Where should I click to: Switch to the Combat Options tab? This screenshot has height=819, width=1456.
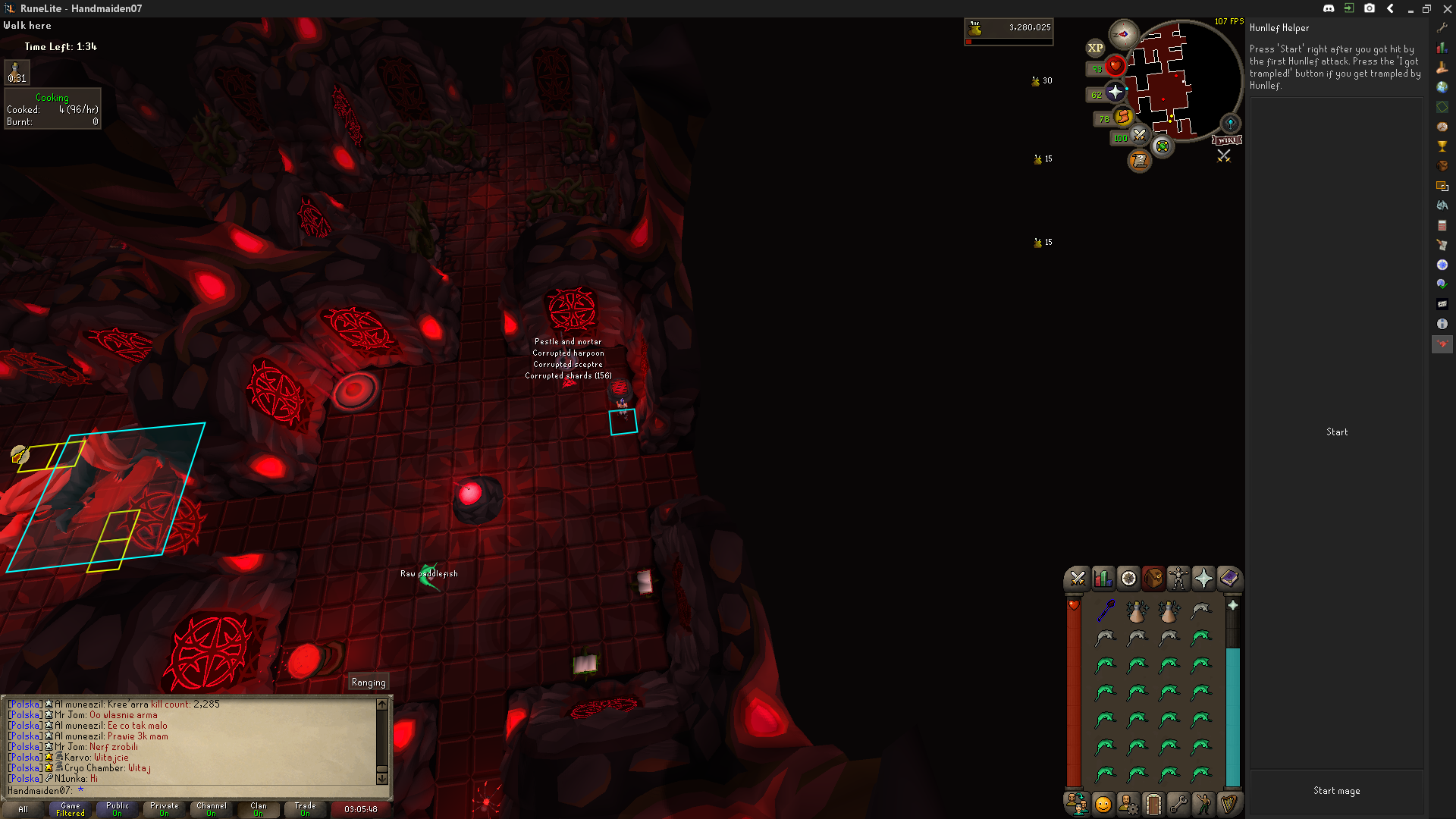1077,579
